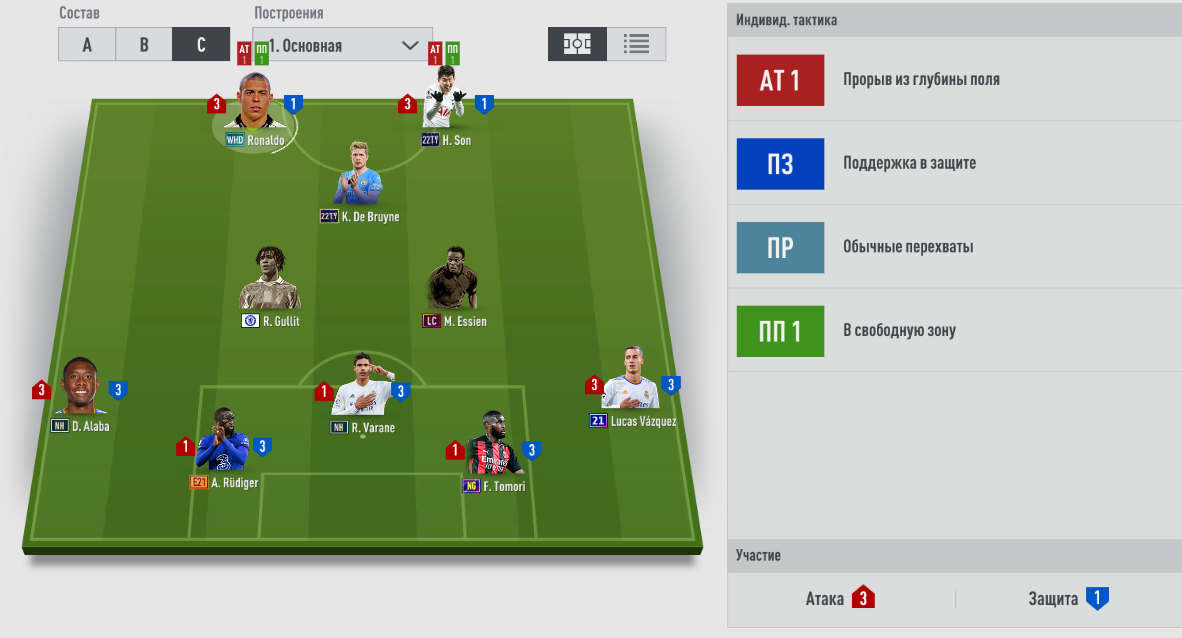Screen dimensions: 1182x638
Task: Select Ronaldo on the pitch
Action: pos(255,112)
